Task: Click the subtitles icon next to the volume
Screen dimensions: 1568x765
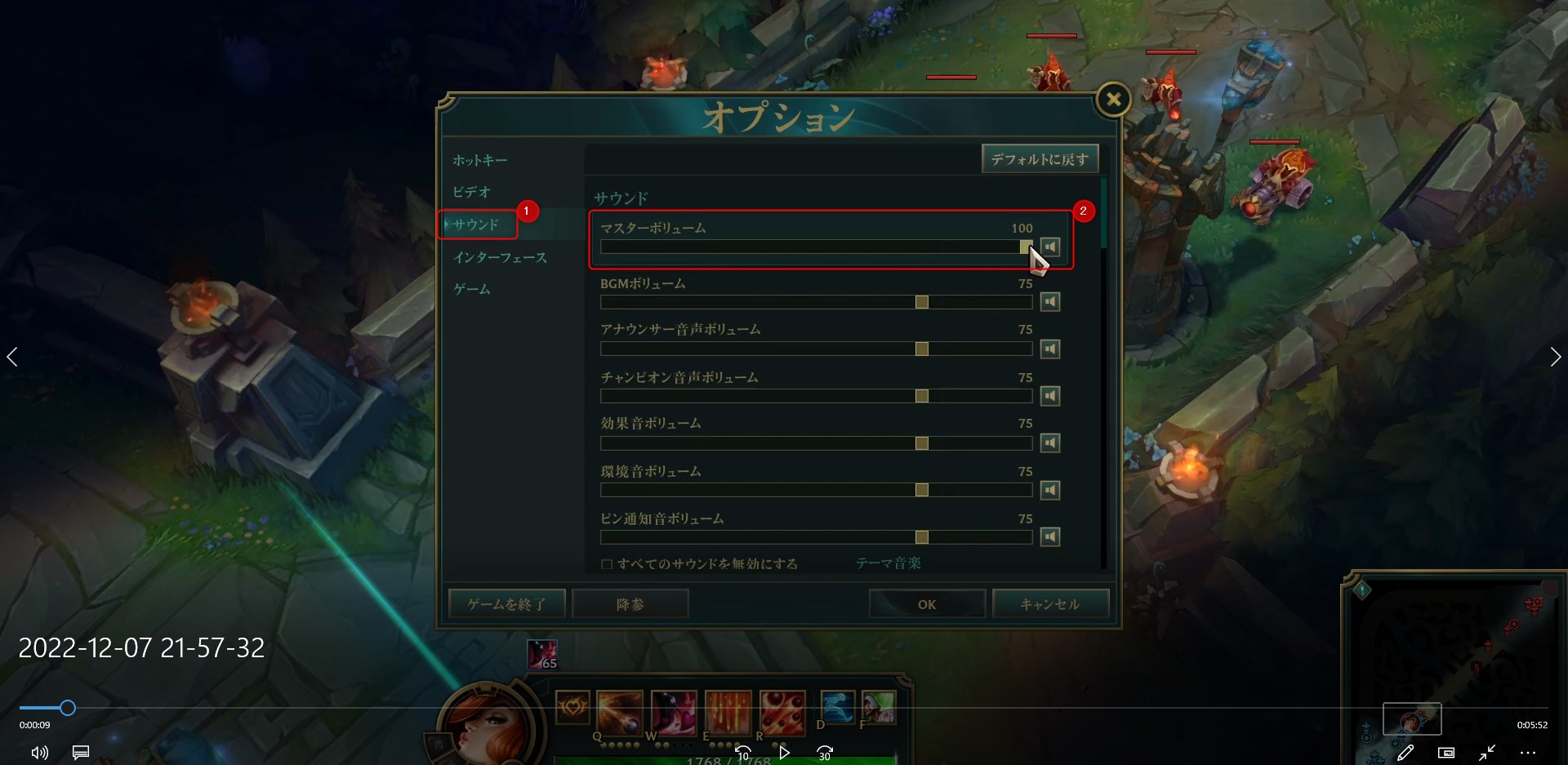Action: point(79,752)
